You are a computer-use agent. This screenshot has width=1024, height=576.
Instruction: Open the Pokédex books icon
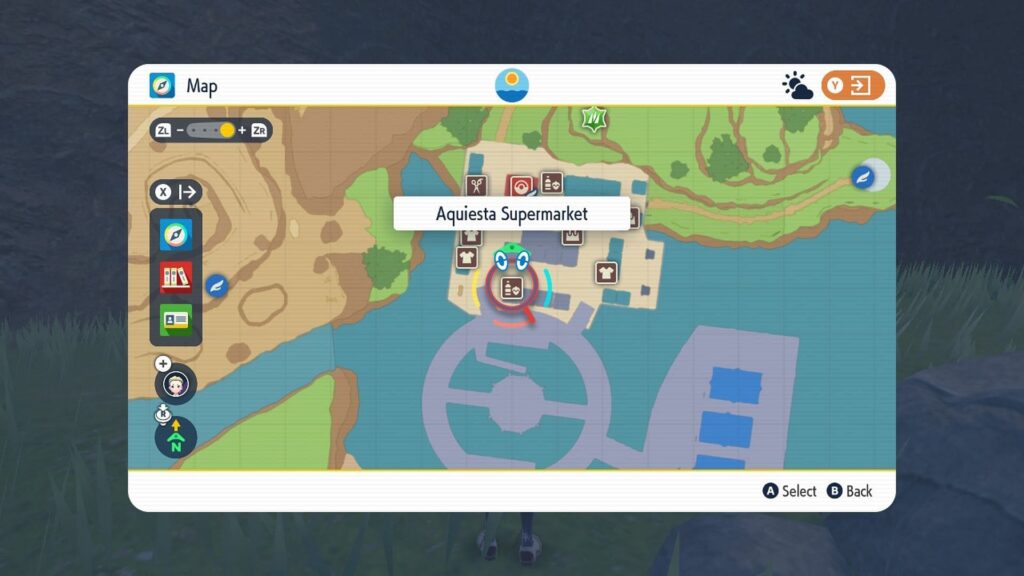click(x=176, y=277)
